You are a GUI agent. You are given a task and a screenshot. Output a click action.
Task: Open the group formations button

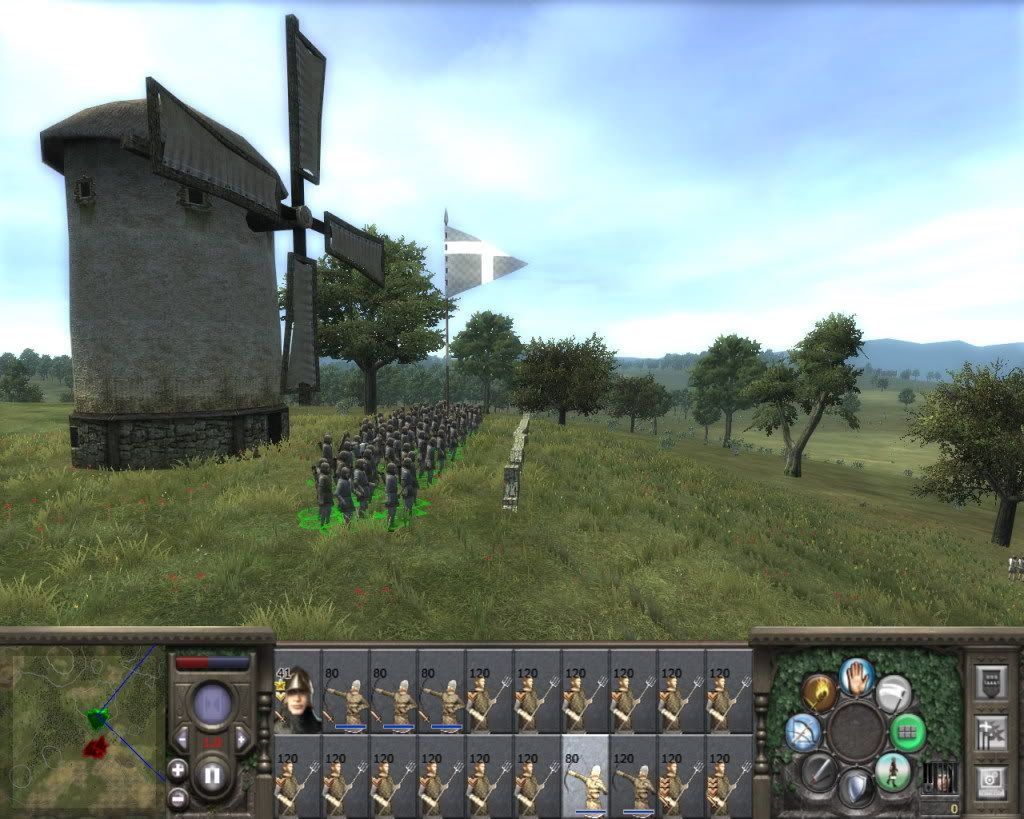click(x=991, y=733)
